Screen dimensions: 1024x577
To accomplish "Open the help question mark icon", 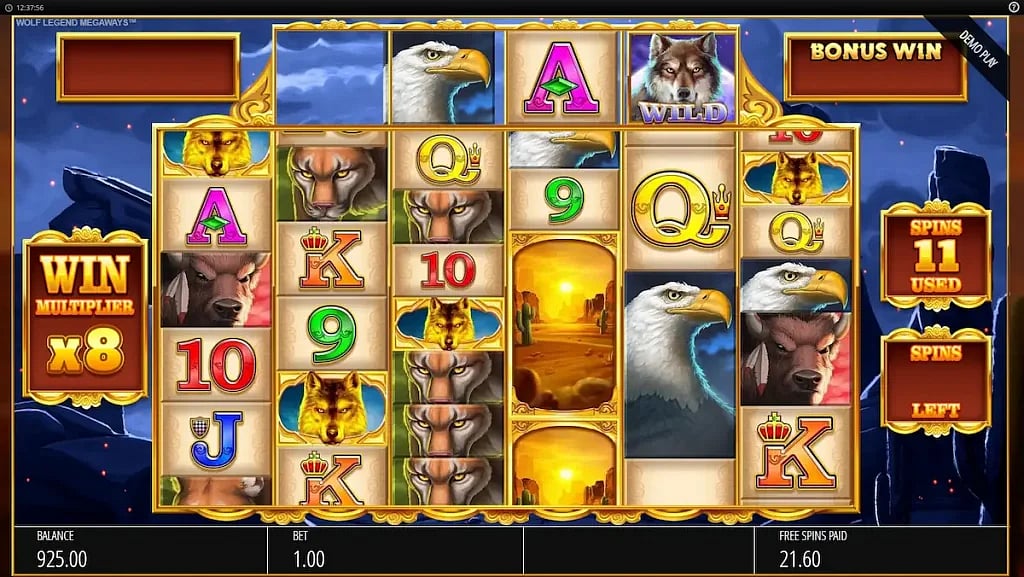I will coord(1013,7).
